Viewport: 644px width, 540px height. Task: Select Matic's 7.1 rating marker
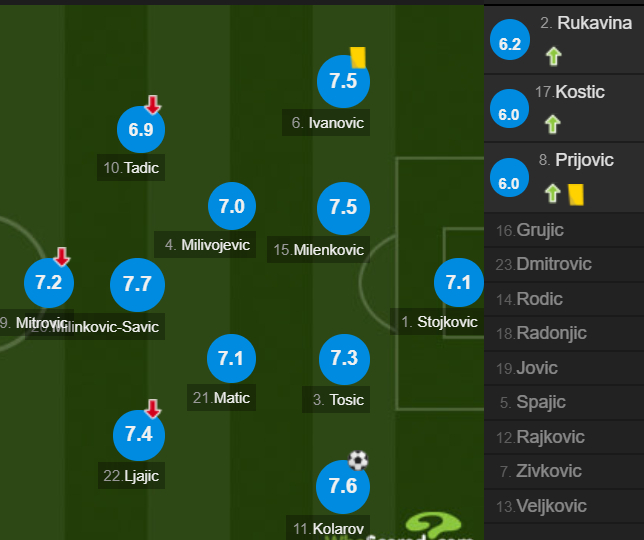[231, 358]
